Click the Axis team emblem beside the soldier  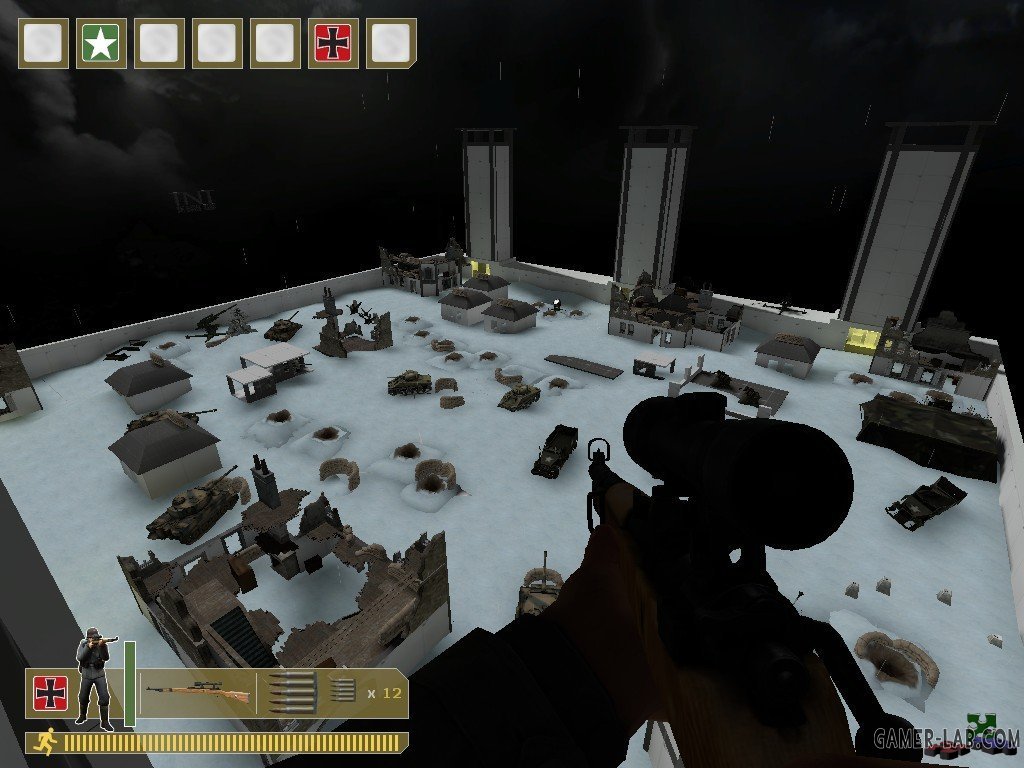click(48, 692)
